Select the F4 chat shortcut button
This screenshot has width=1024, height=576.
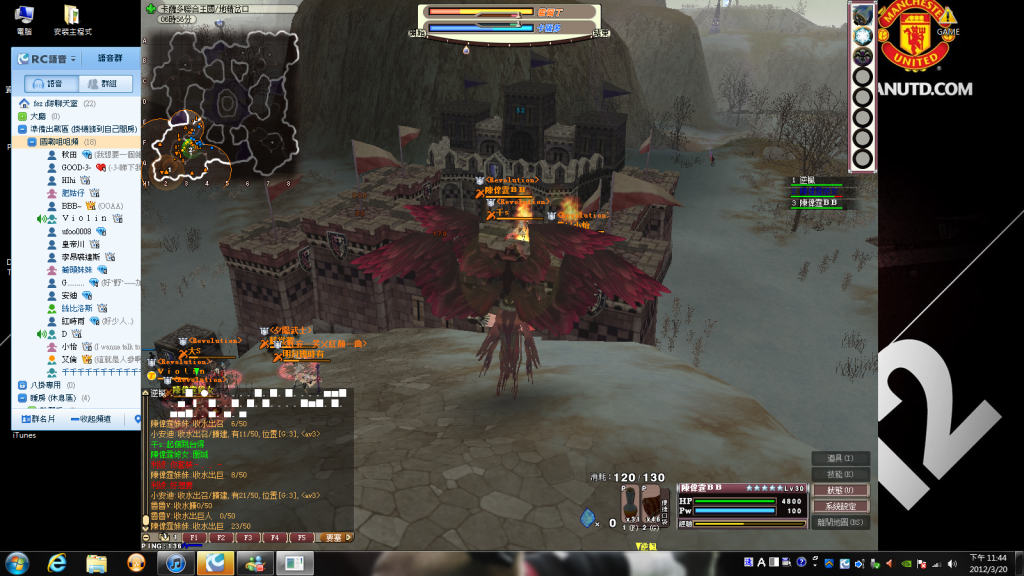coord(276,537)
